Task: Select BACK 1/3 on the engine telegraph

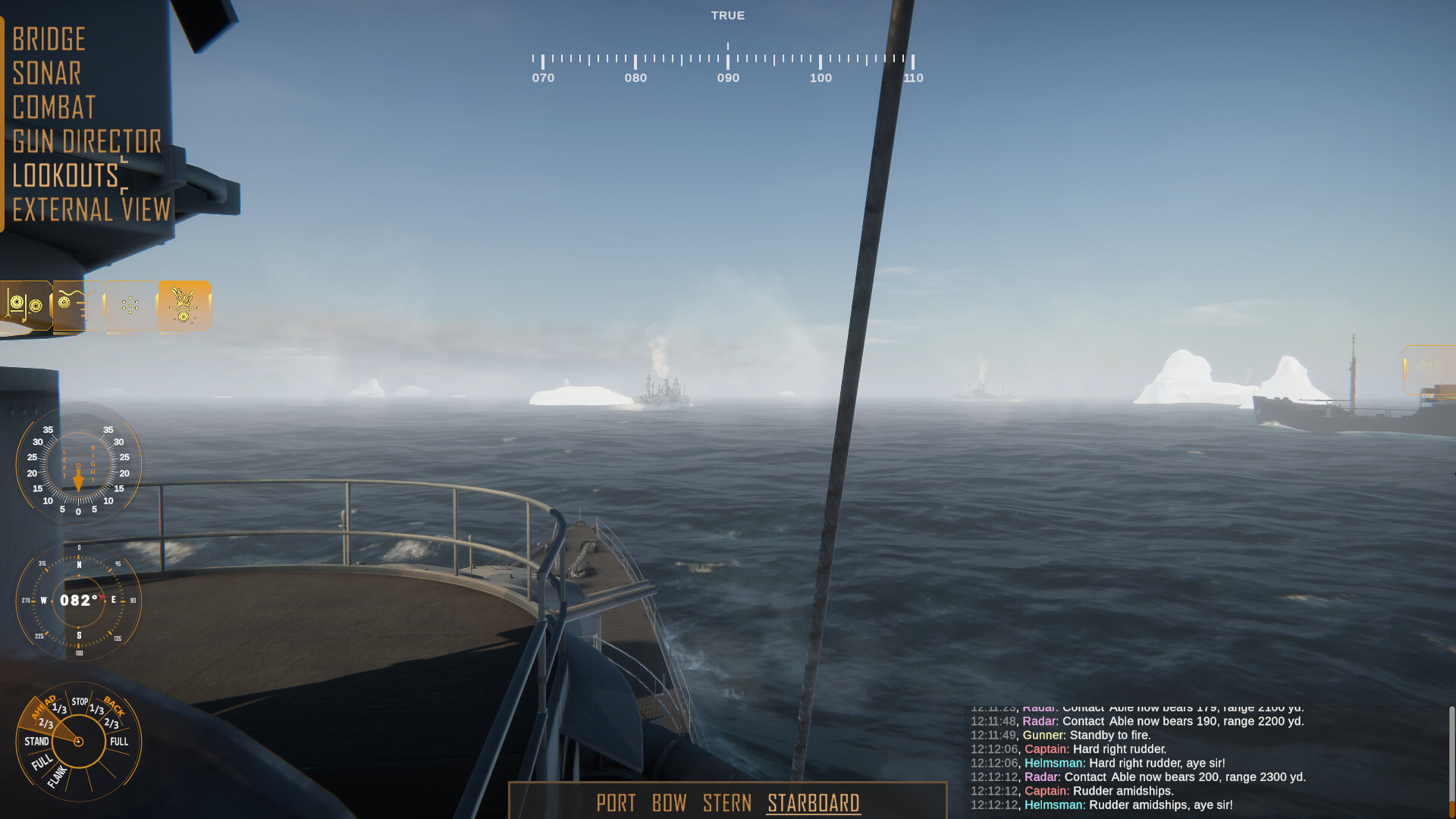Action: pyautogui.click(x=96, y=709)
